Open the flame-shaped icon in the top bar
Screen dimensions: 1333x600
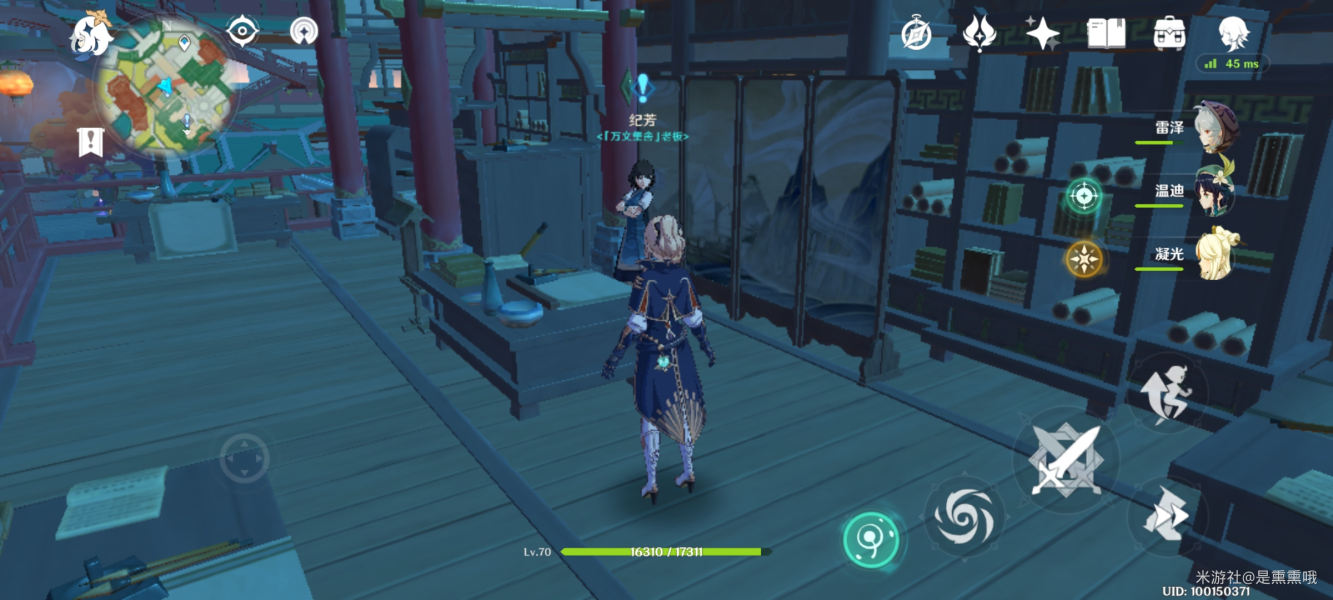(979, 33)
